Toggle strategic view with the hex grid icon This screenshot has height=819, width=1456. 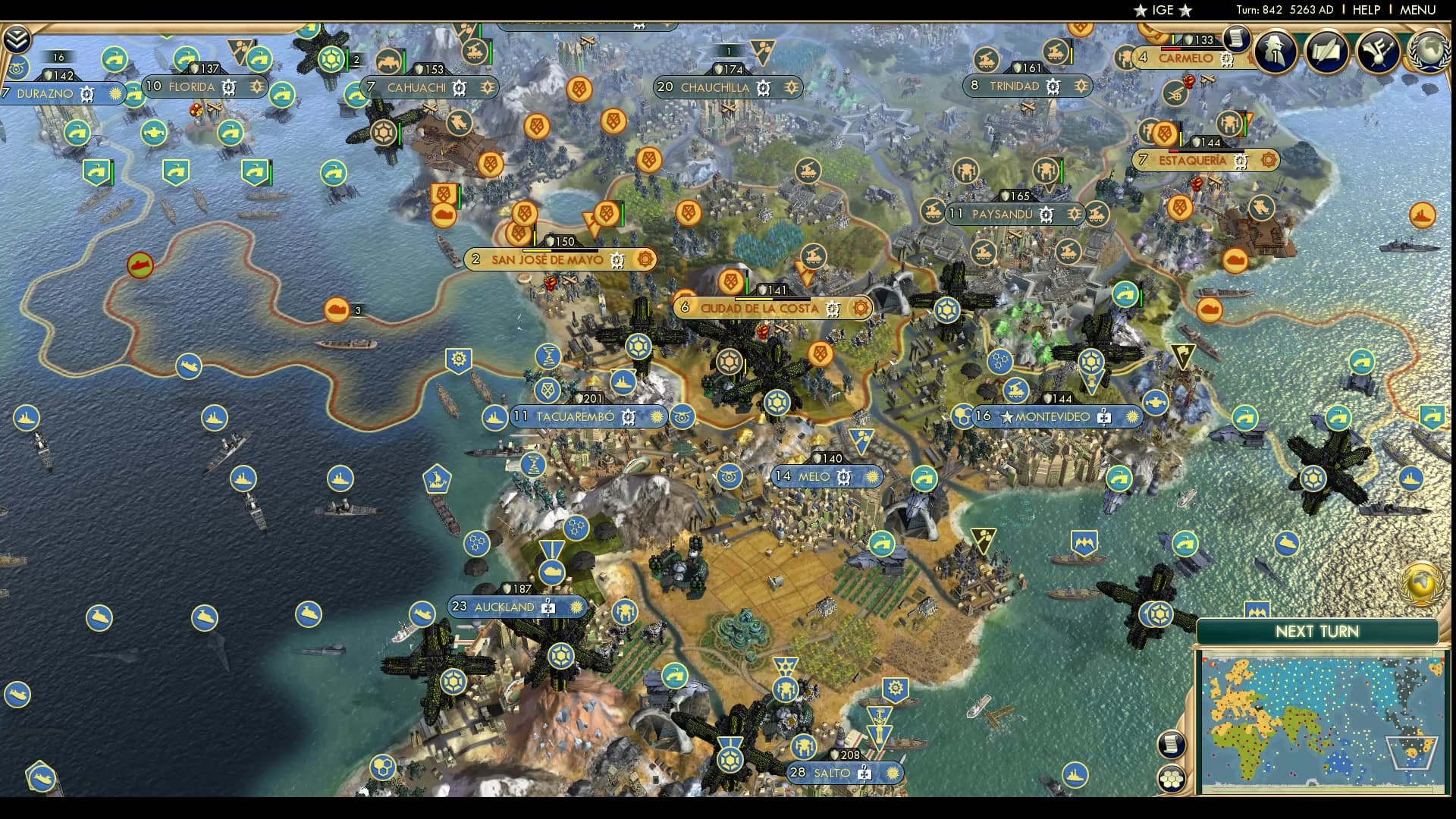1172,777
